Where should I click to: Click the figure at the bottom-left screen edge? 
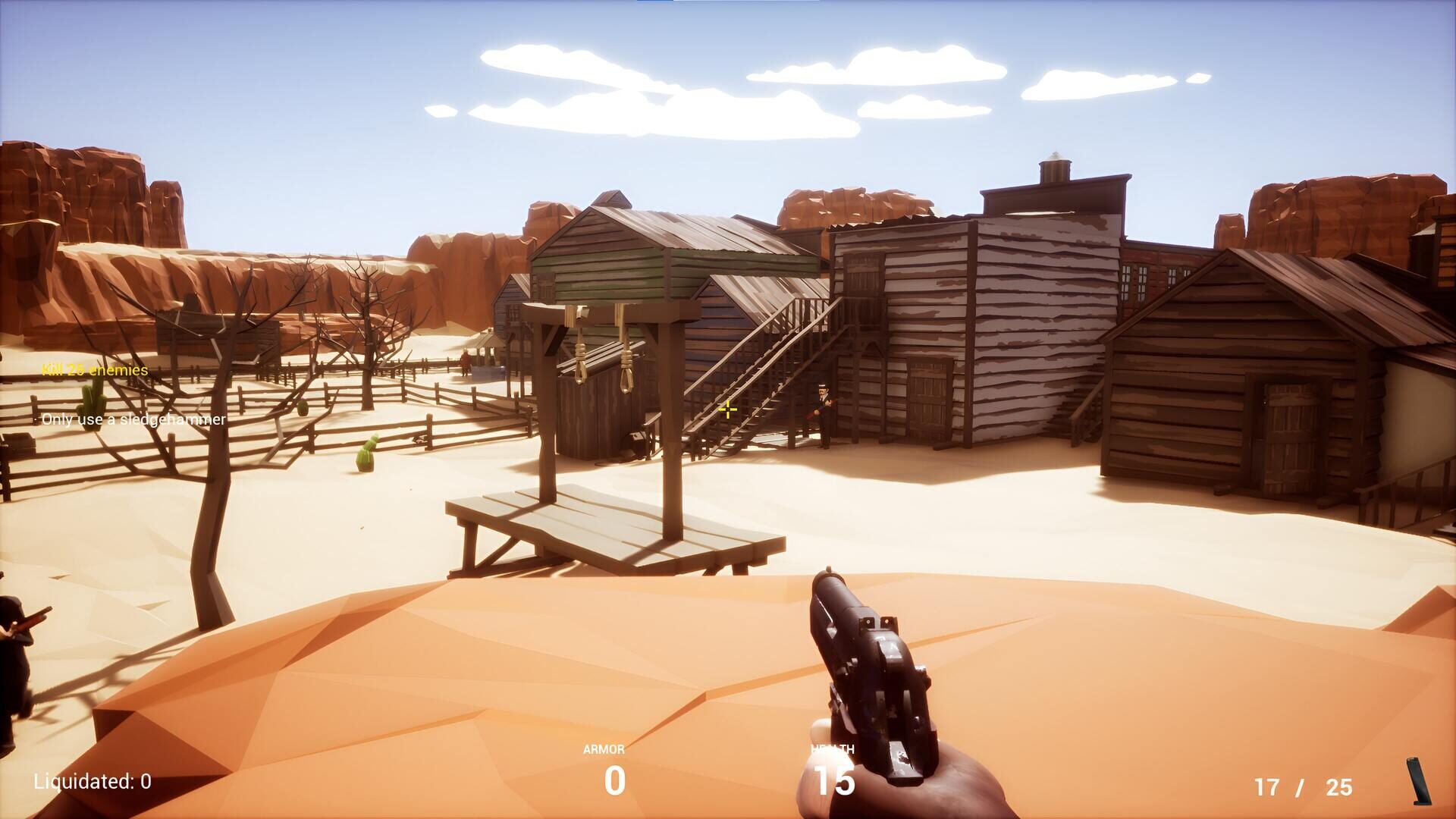pos(15,652)
